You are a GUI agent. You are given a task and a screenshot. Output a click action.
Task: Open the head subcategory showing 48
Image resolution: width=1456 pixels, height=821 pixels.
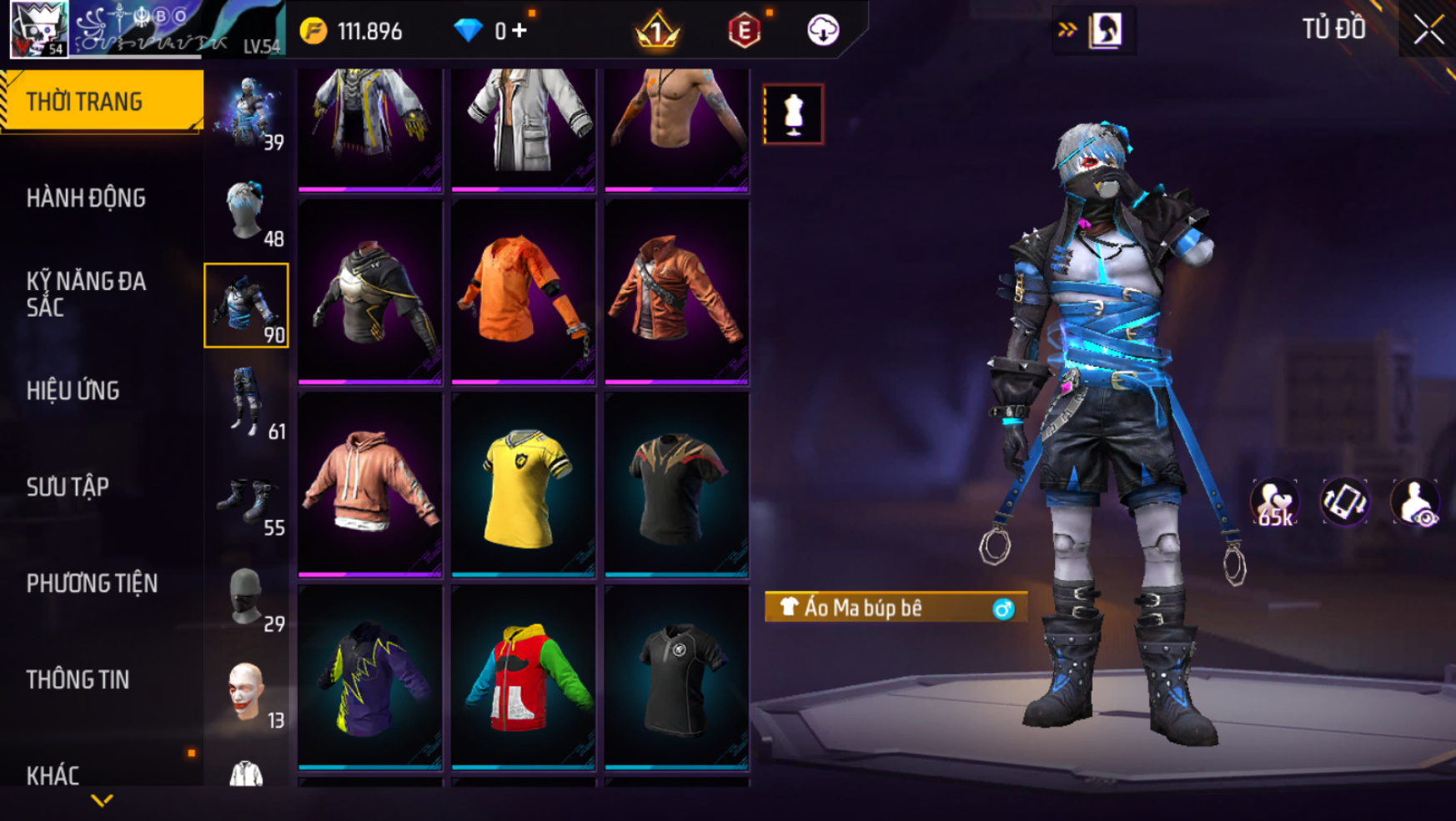click(247, 210)
